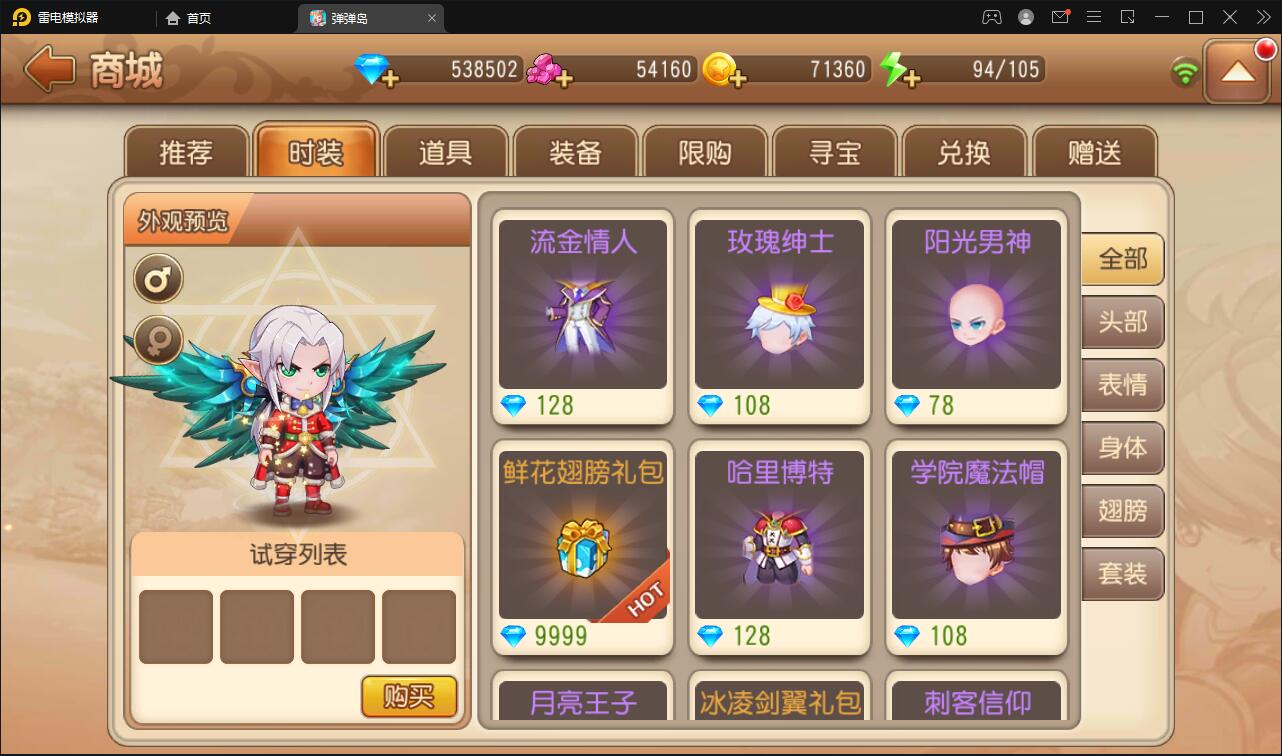
Task: Check connection via the green wifi icon
Action: pos(1184,70)
